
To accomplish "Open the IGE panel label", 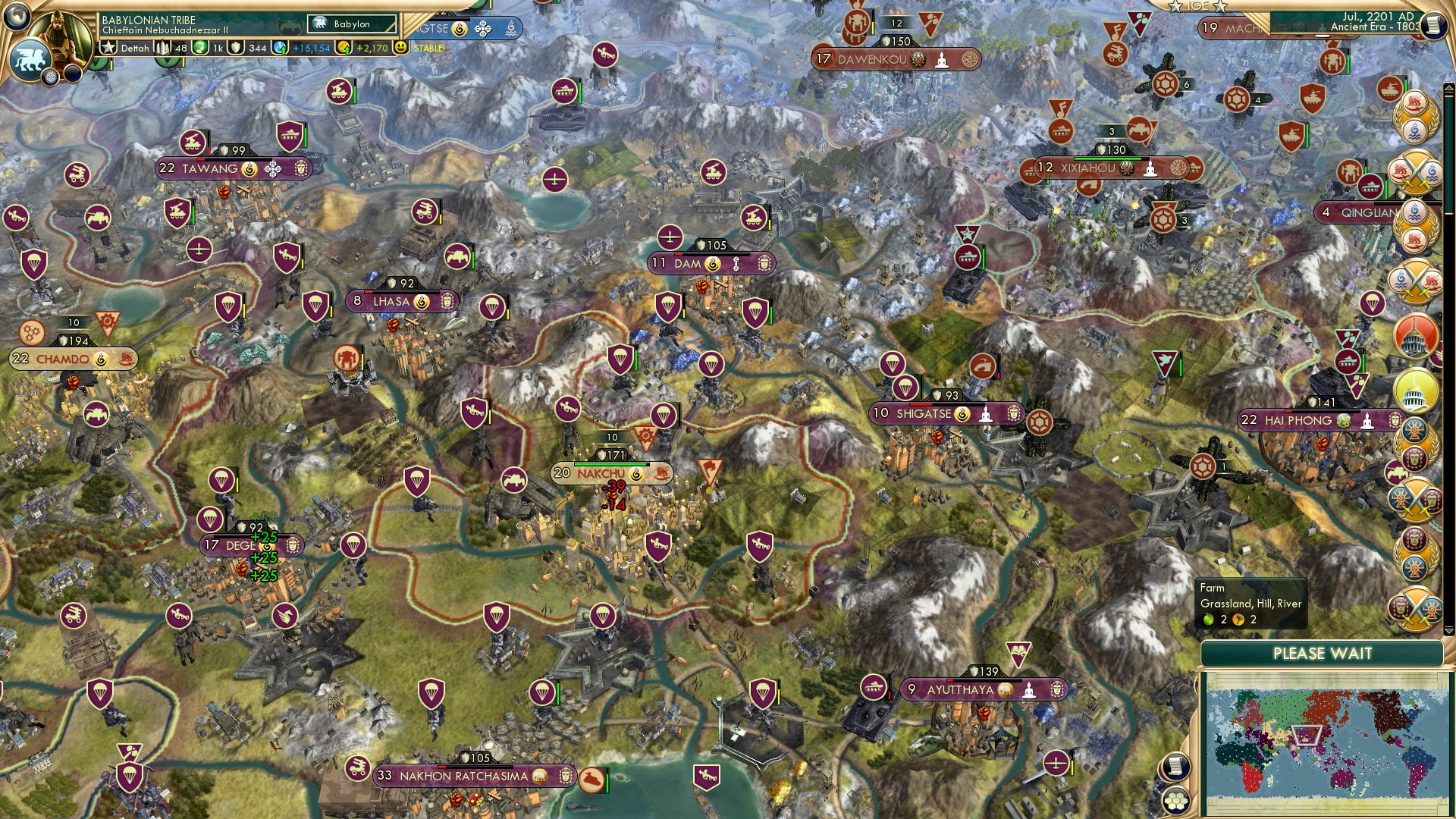I will pos(1198,6).
